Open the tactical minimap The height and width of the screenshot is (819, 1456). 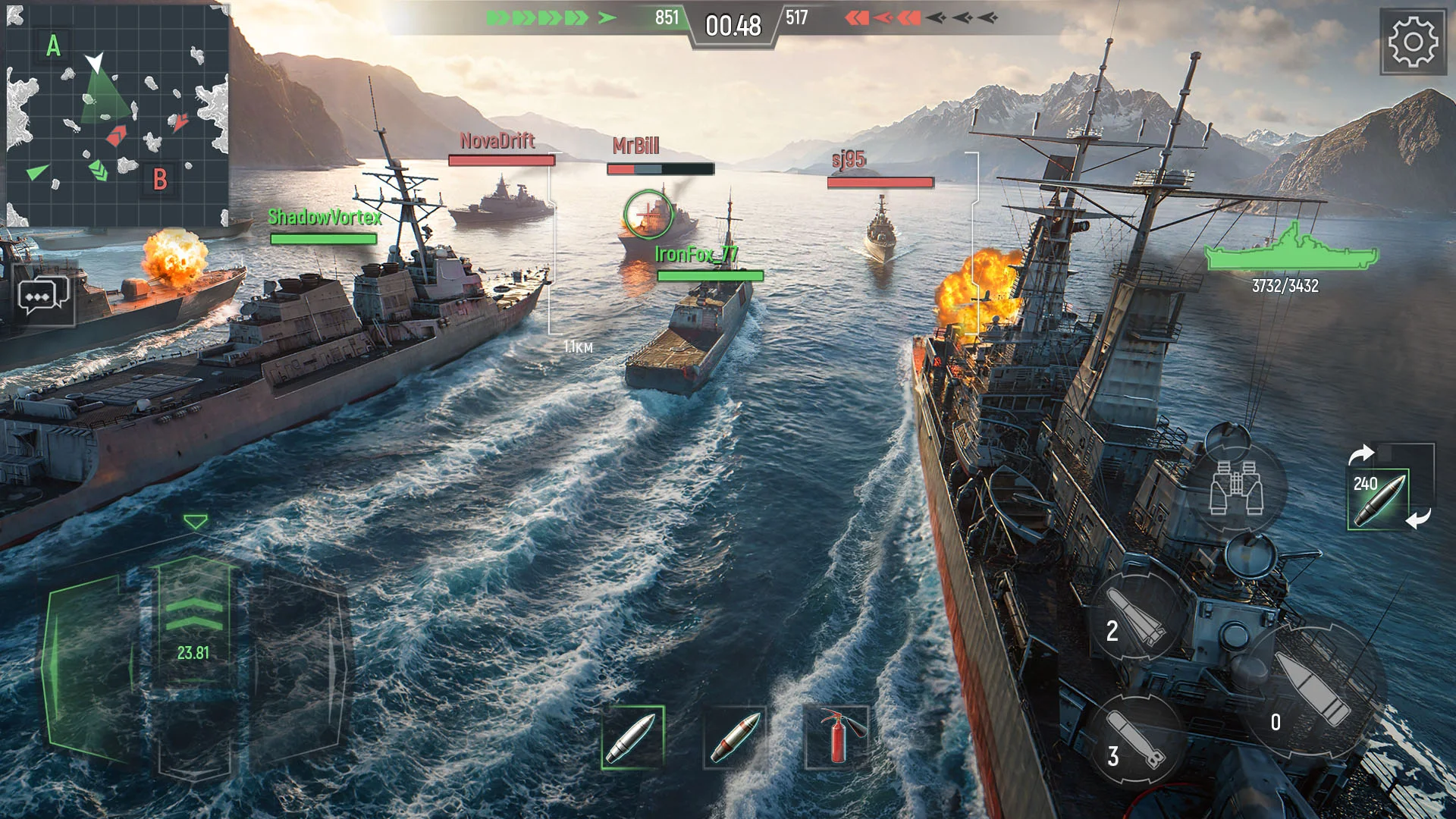point(118,115)
